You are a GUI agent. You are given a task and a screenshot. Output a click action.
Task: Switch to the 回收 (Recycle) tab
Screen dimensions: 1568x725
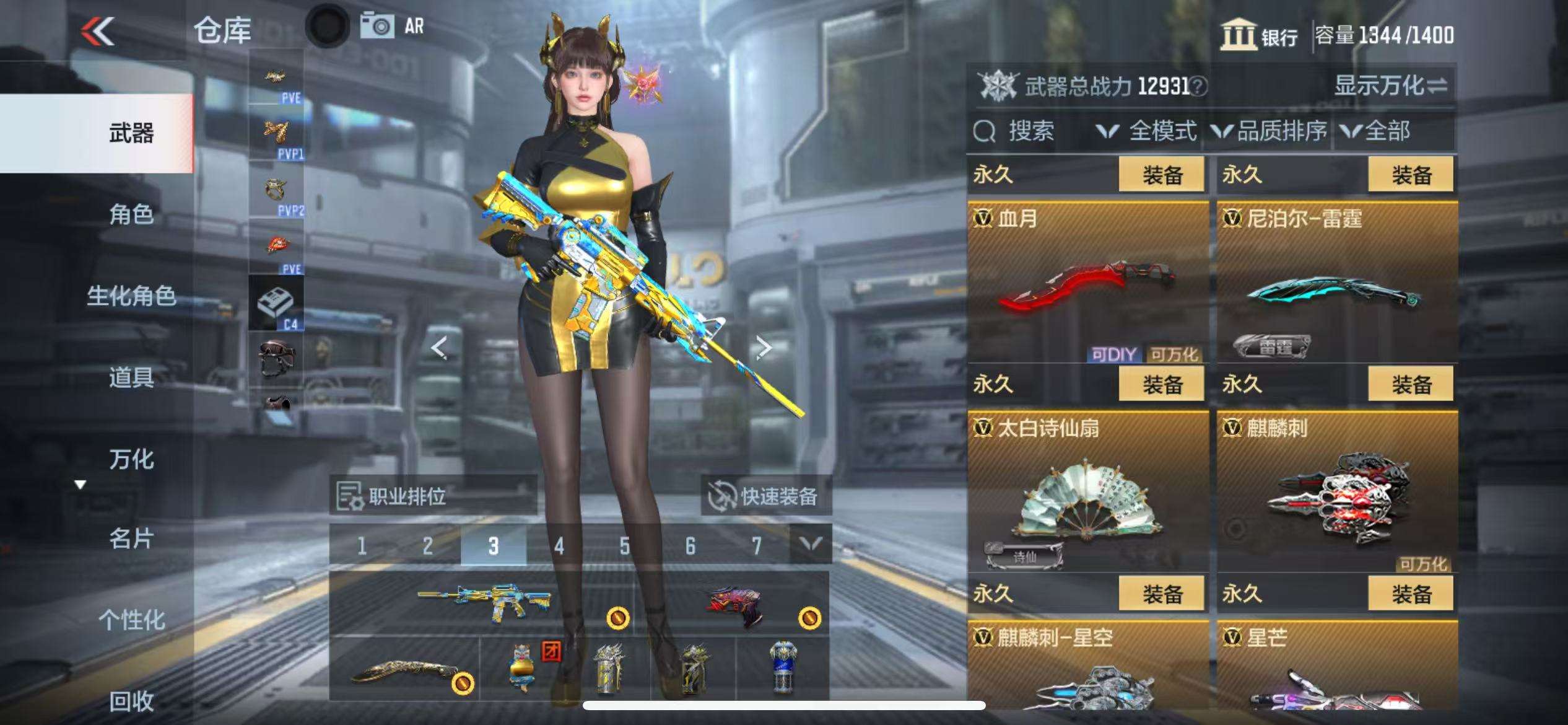pos(131,701)
